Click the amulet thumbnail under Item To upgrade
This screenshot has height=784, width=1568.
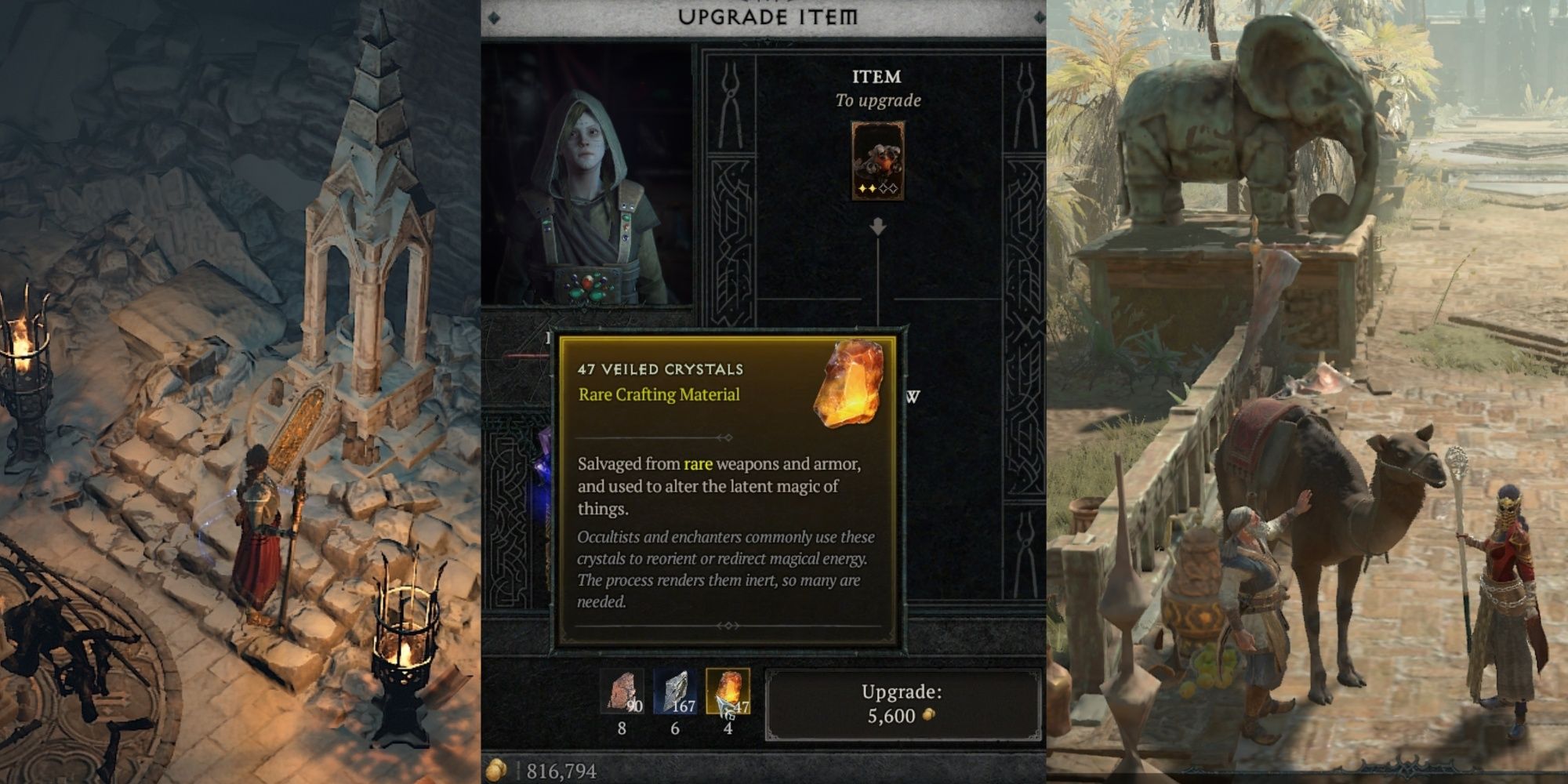tap(878, 161)
